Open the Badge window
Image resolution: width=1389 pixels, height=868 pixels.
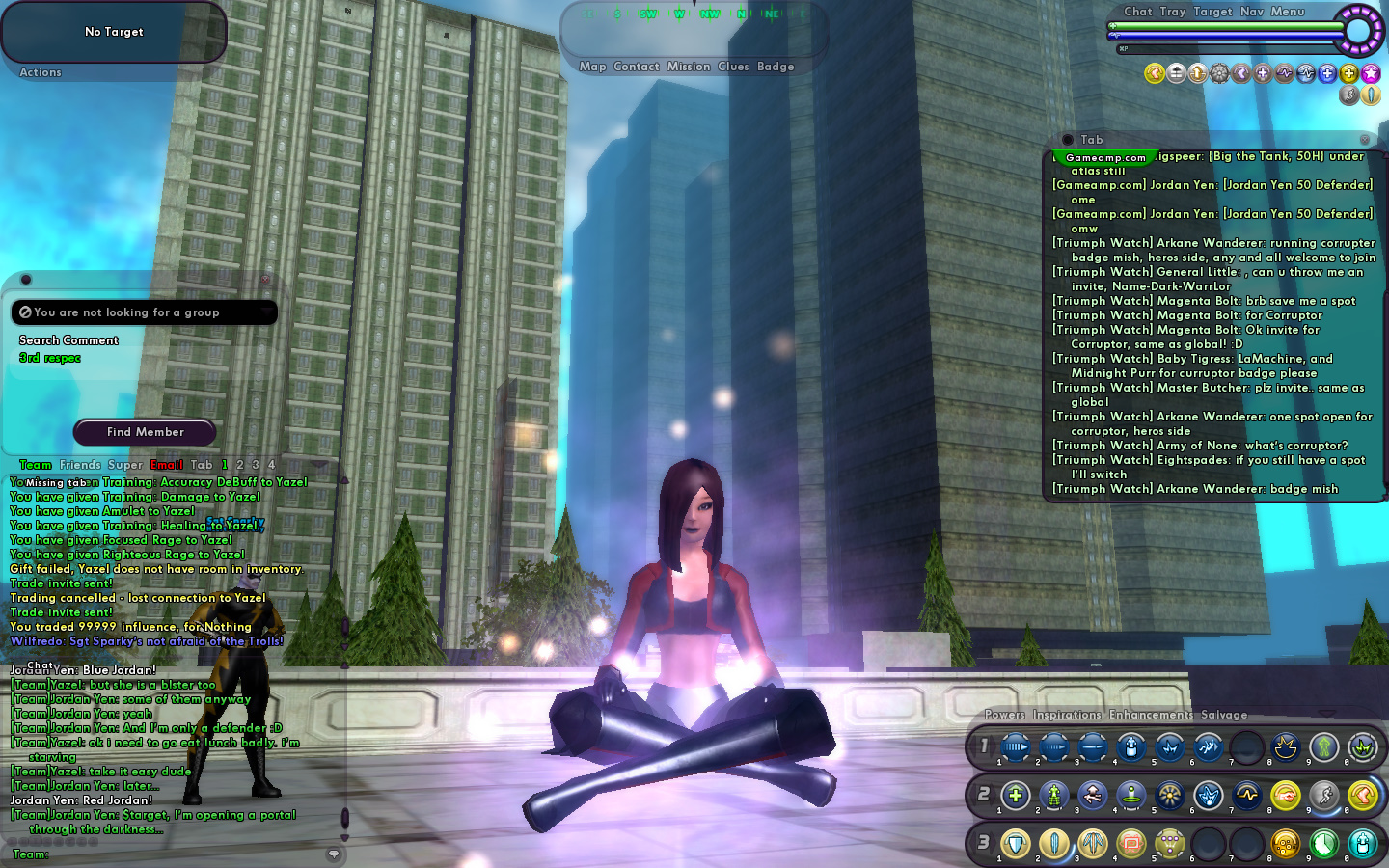(x=776, y=67)
